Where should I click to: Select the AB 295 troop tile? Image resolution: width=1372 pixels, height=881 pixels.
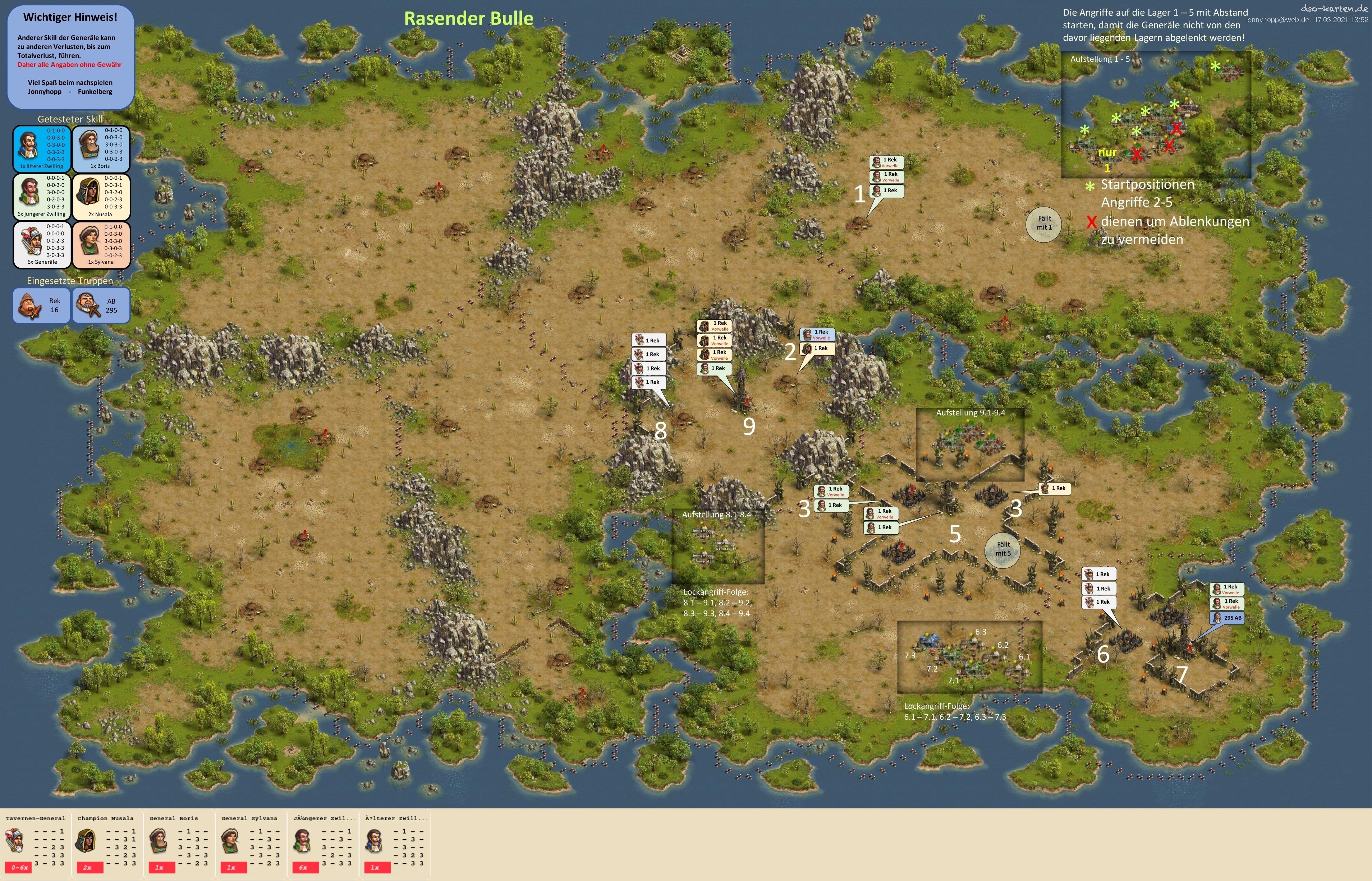pyautogui.click(x=101, y=305)
